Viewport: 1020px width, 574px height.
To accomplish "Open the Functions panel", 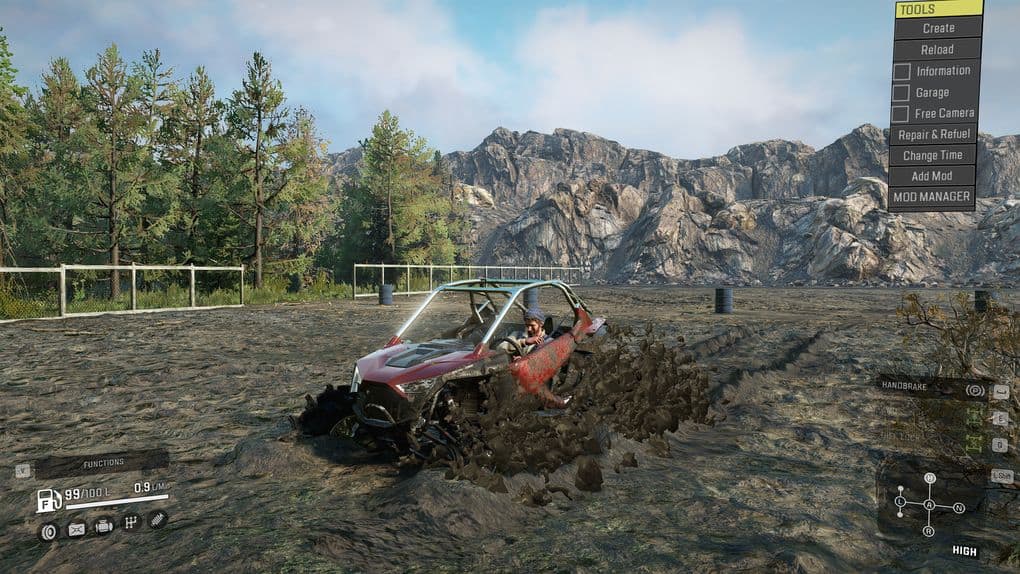I will [x=103, y=463].
